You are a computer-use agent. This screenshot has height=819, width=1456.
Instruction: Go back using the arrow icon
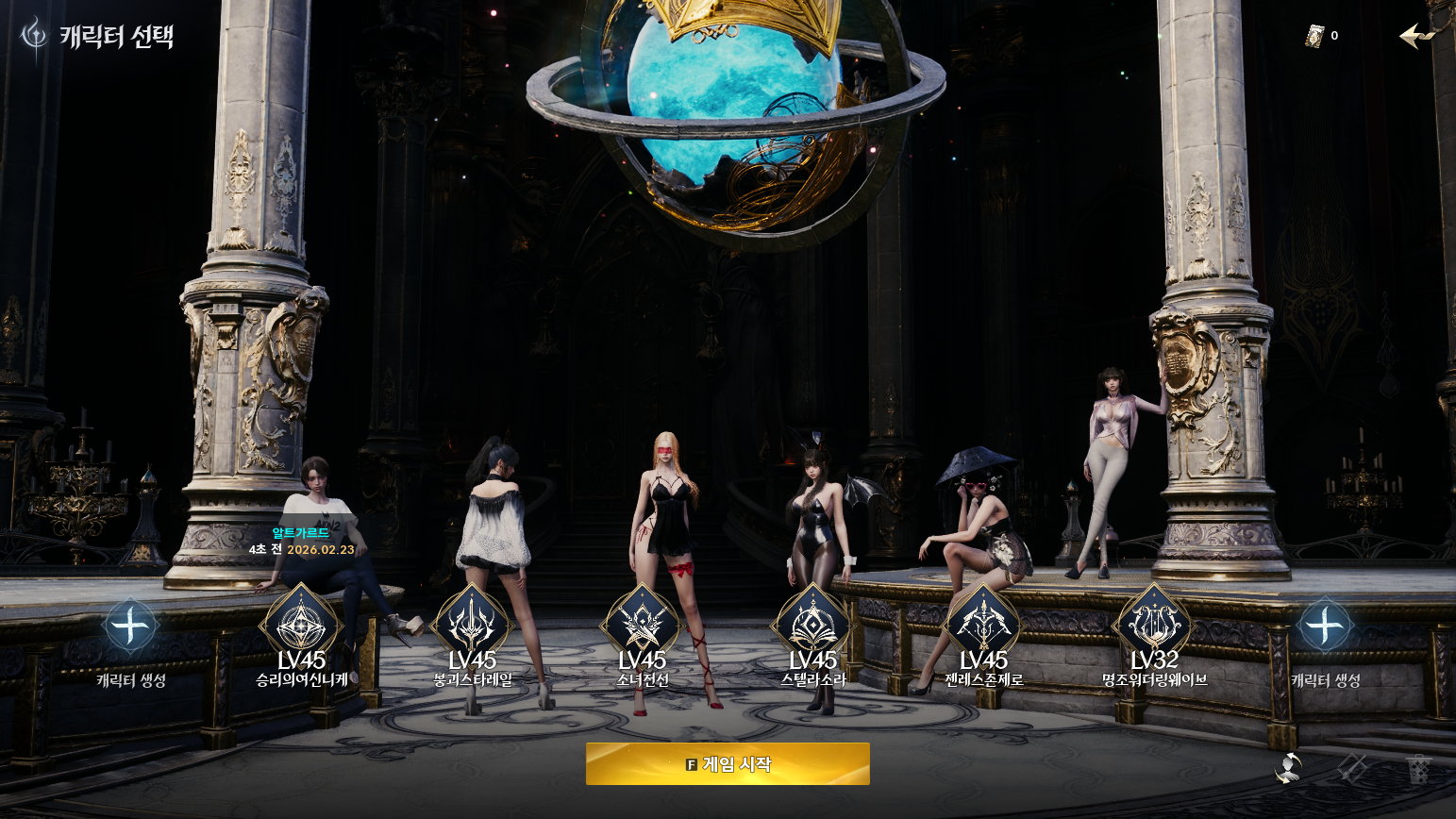[1416, 36]
